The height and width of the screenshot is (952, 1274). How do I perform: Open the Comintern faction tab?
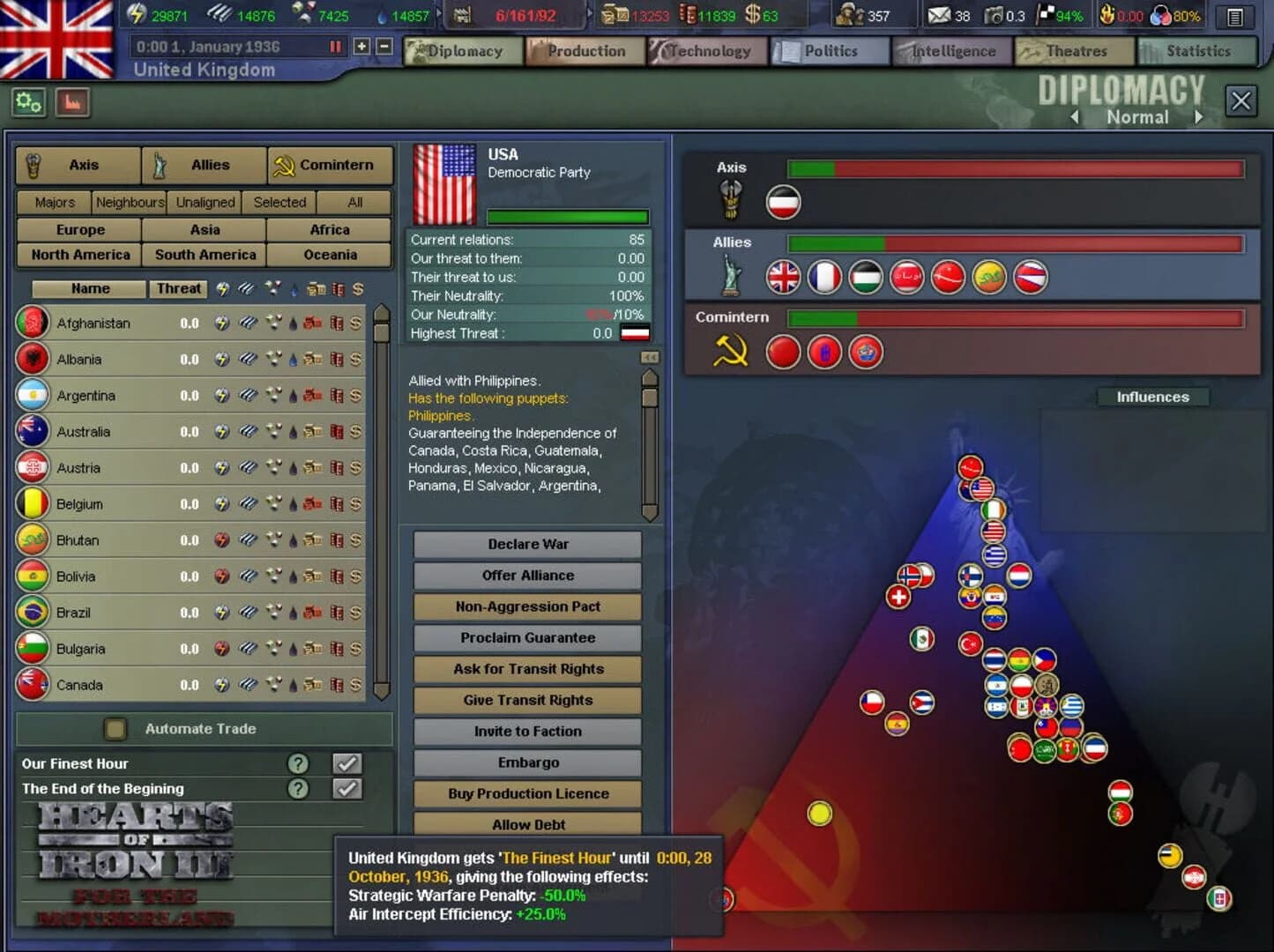pyautogui.click(x=329, y=165)
